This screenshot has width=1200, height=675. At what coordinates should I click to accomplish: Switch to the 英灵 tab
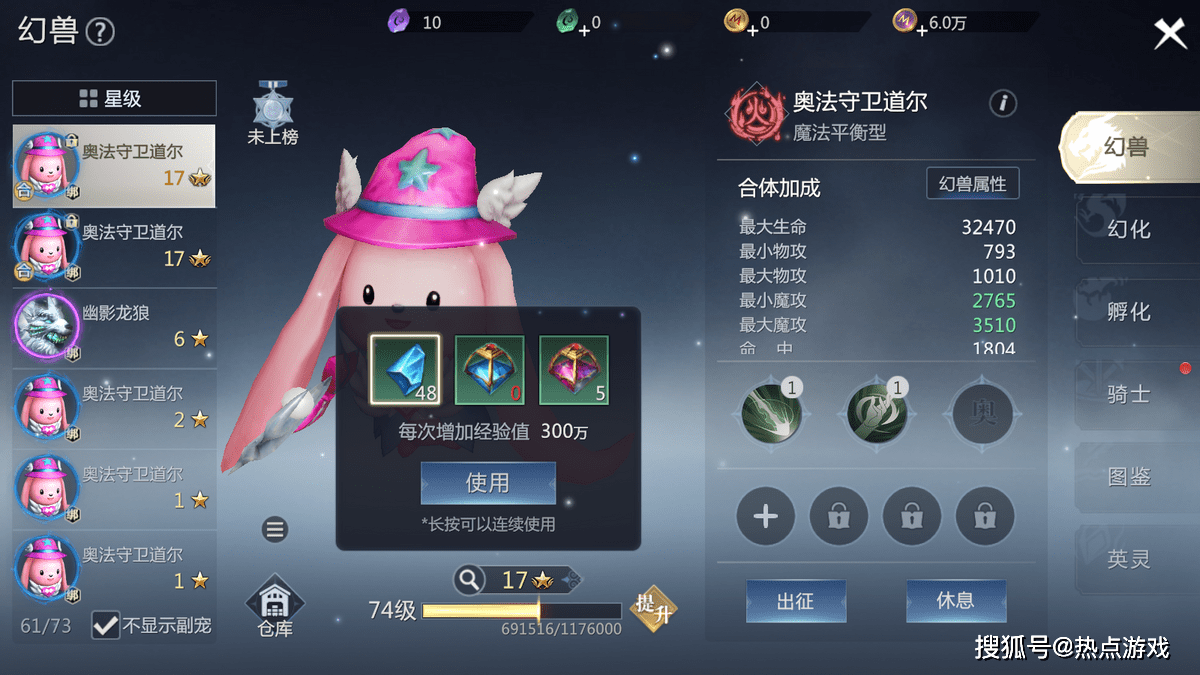click(1128, 559)
